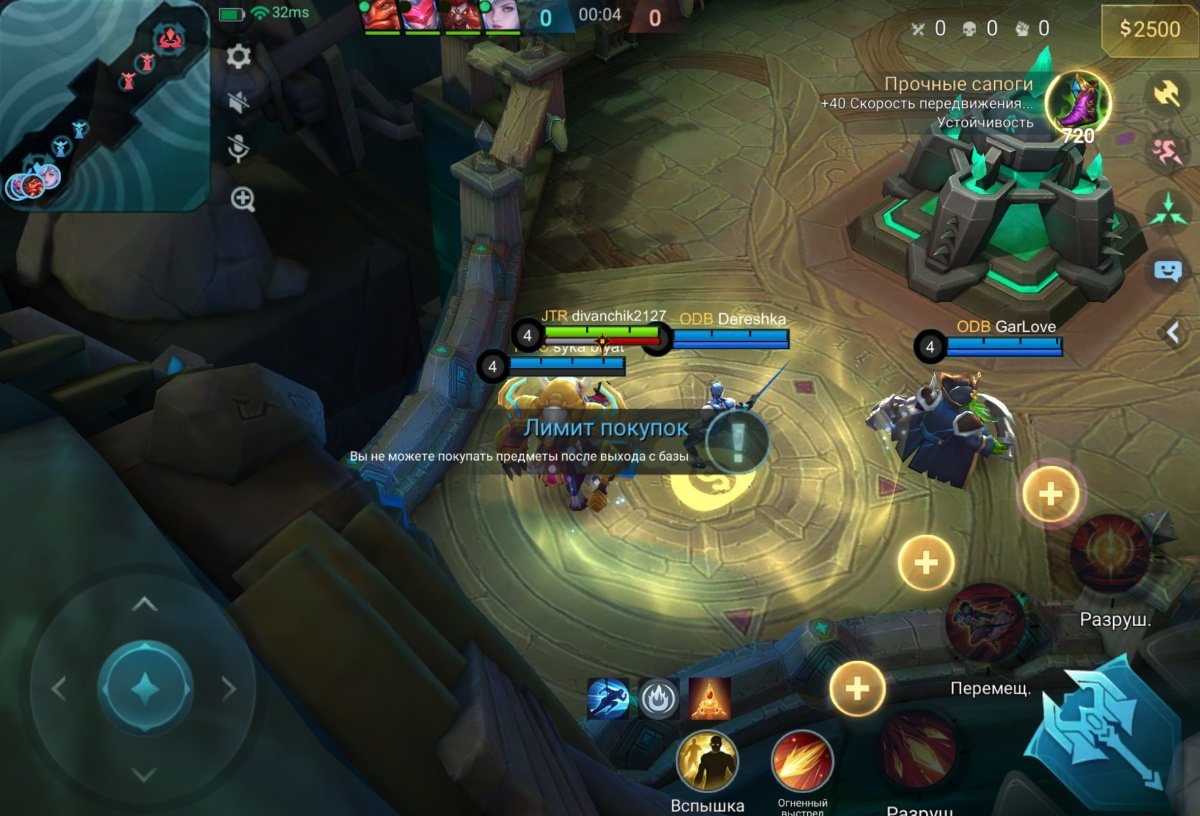Click the magnifier zoom icon
Viewport: 1200px width, 816px height.
click(243, 198)
